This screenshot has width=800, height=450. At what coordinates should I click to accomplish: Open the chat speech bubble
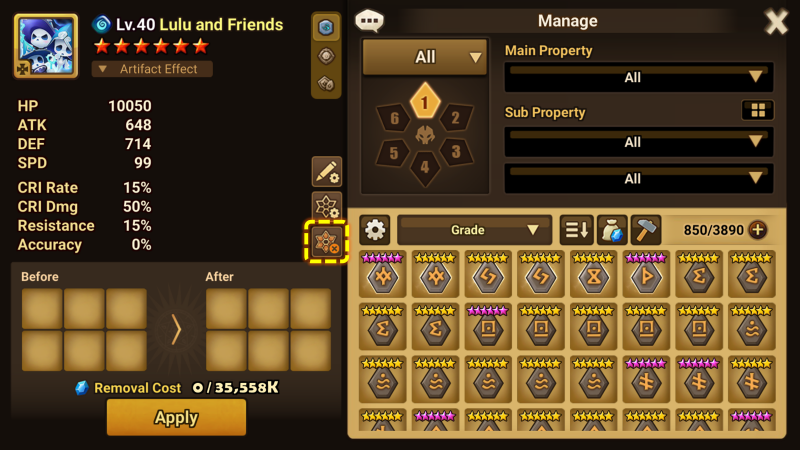(x=370, y=20)
